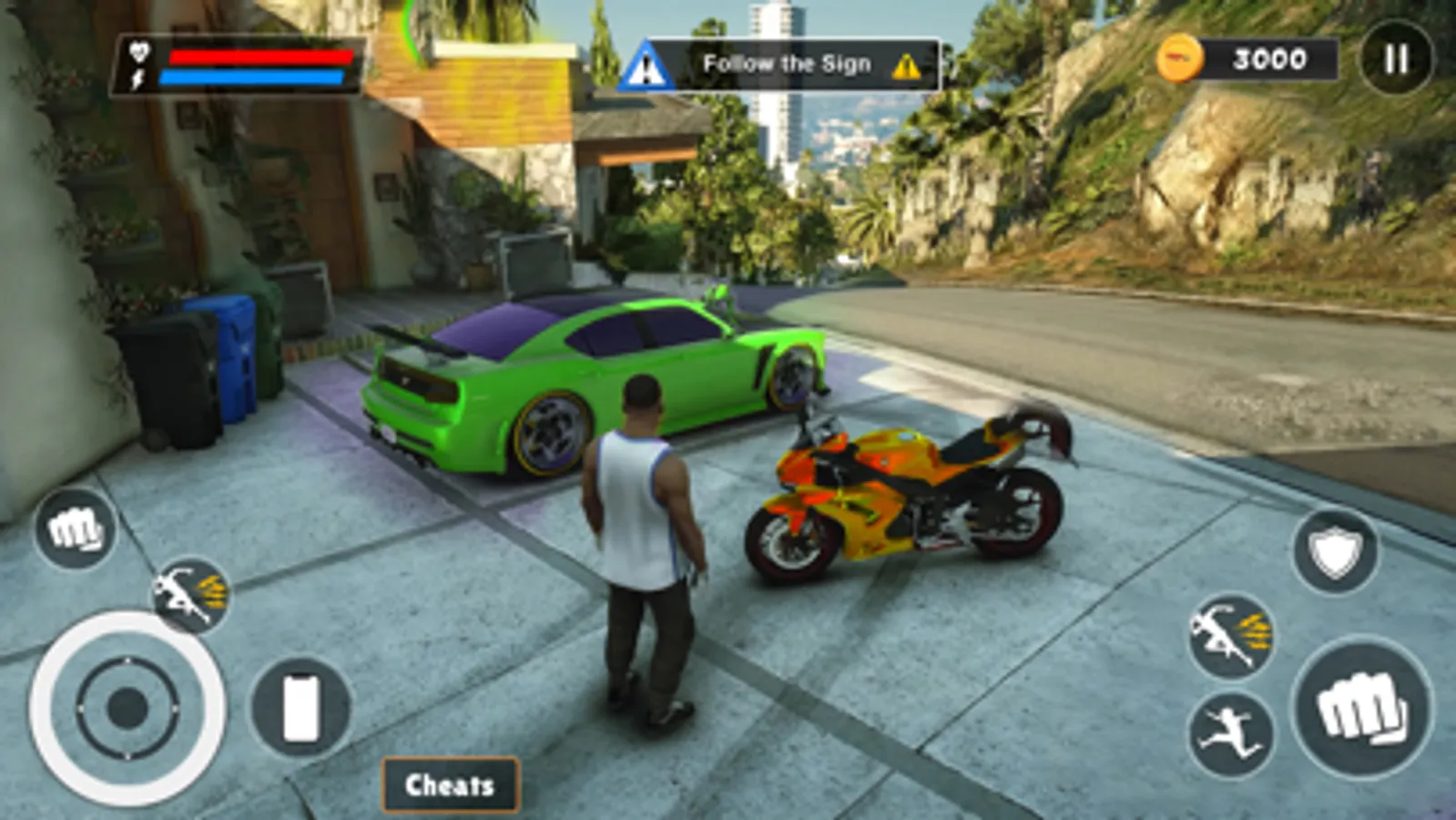
Task: Check the 3000 coin balance display
Action: click(1268, 59)
